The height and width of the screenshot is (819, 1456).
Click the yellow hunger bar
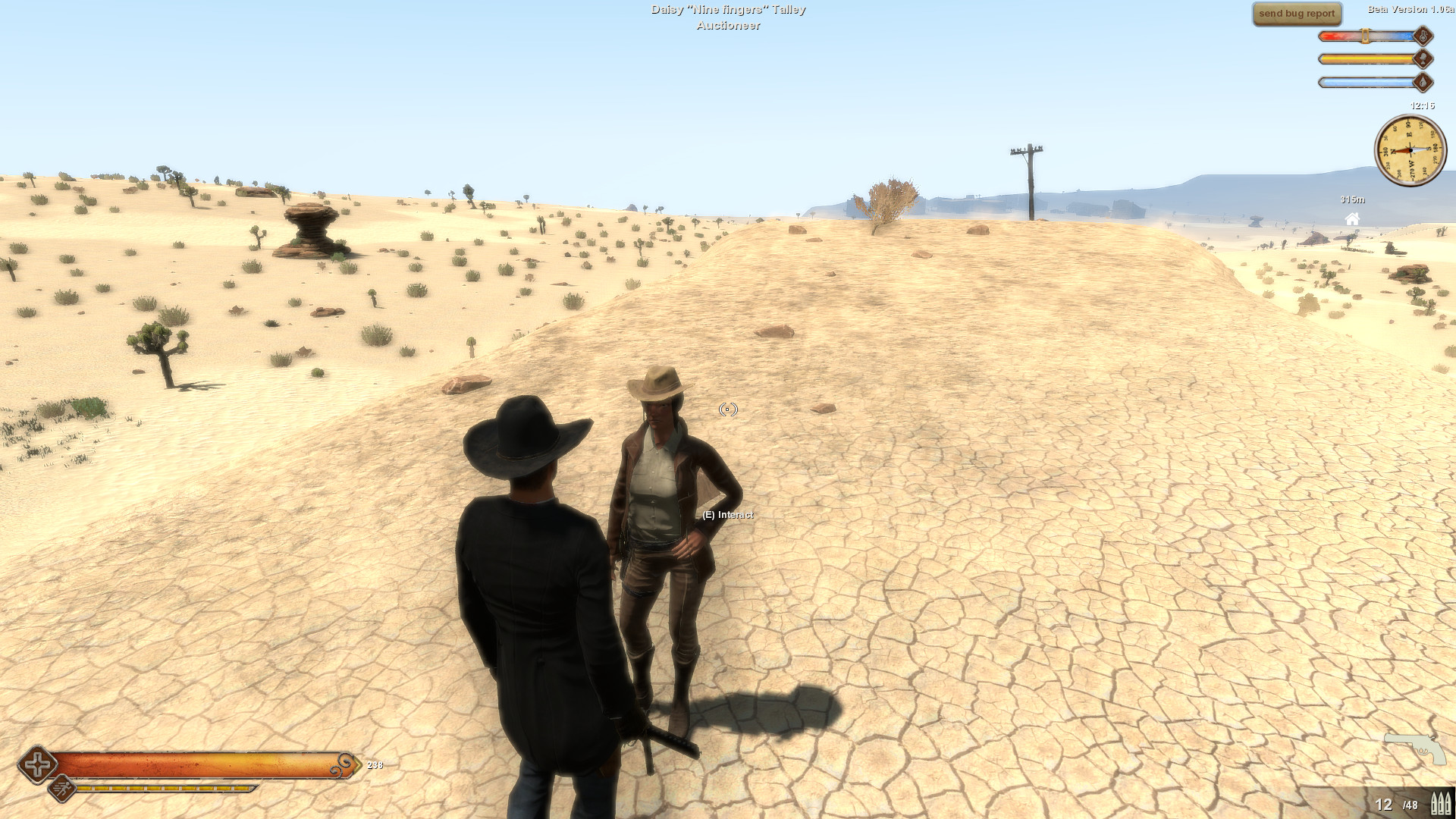(1365, 58)
